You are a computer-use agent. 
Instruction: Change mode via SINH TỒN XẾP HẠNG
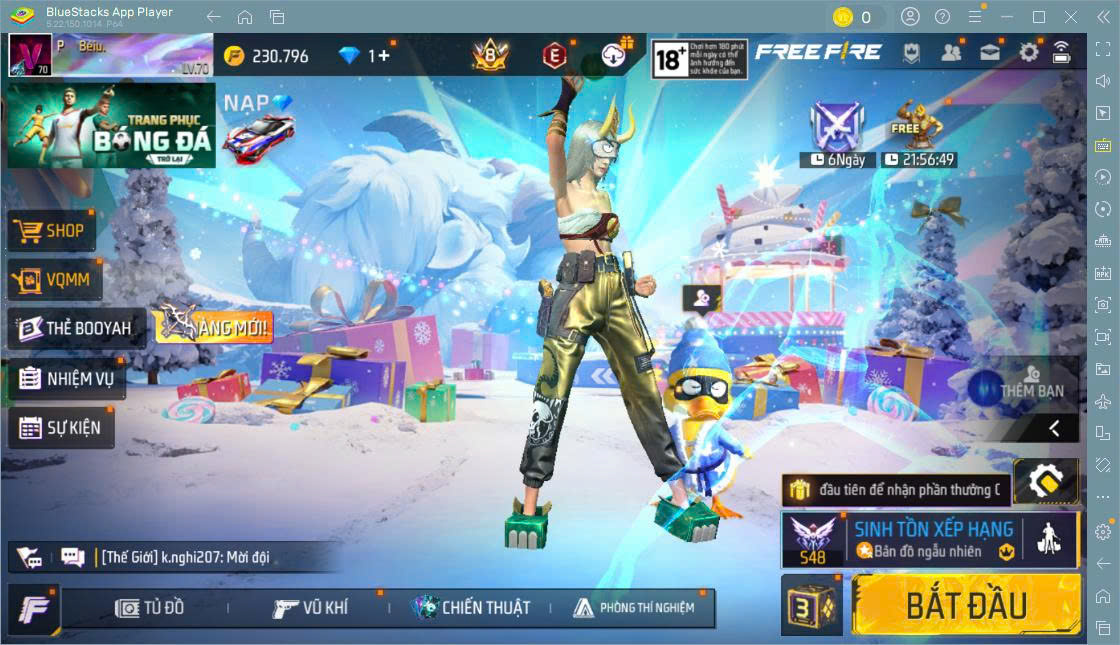[x=929, y=539]
